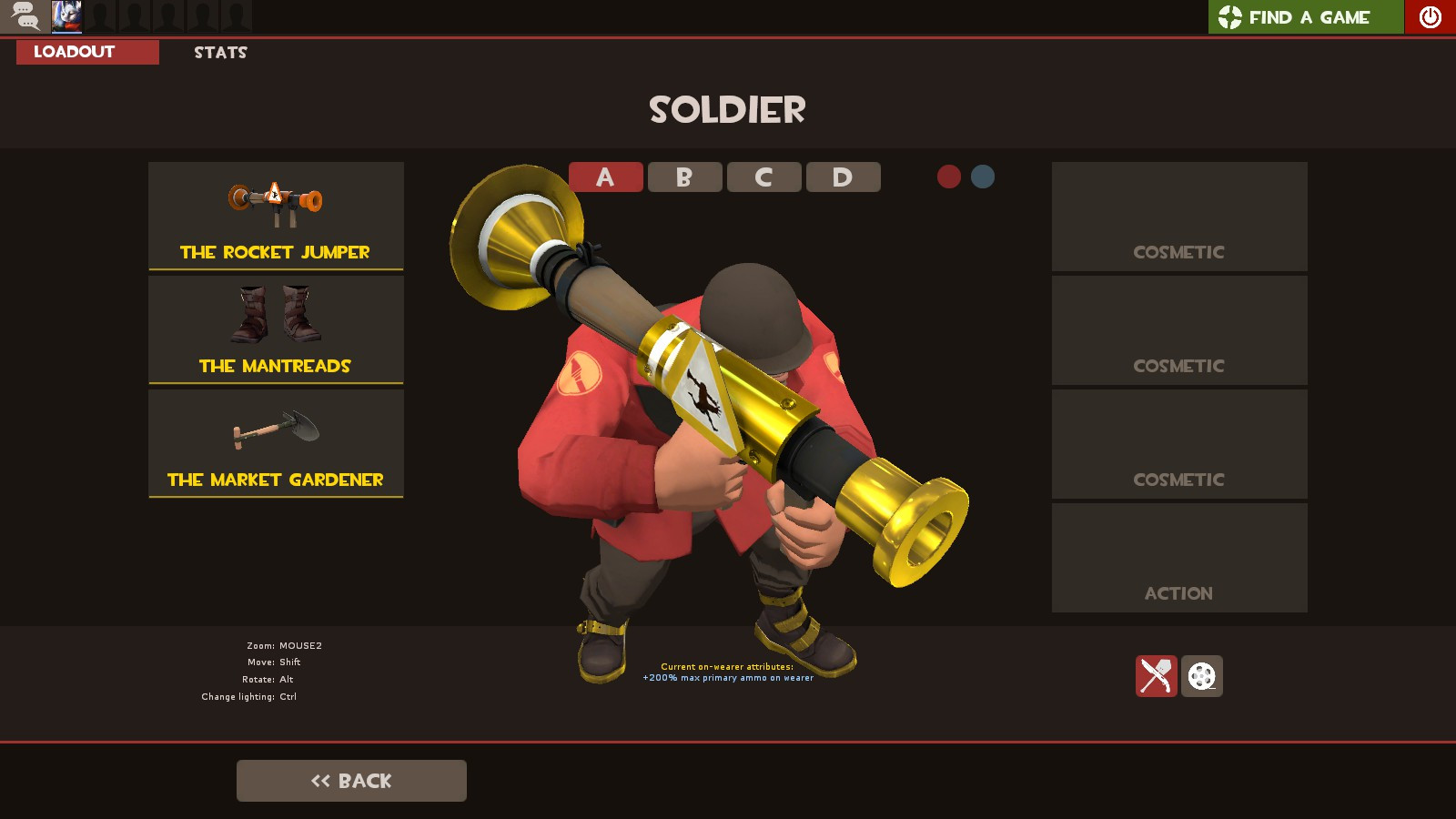1456x819 pixels.
Task: Toggle the red team preview color
Action: tap(948, 177)
